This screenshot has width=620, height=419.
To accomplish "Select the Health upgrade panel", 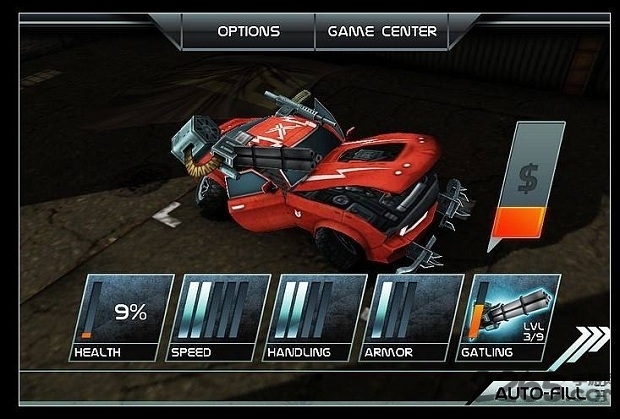I will point(120,317).
